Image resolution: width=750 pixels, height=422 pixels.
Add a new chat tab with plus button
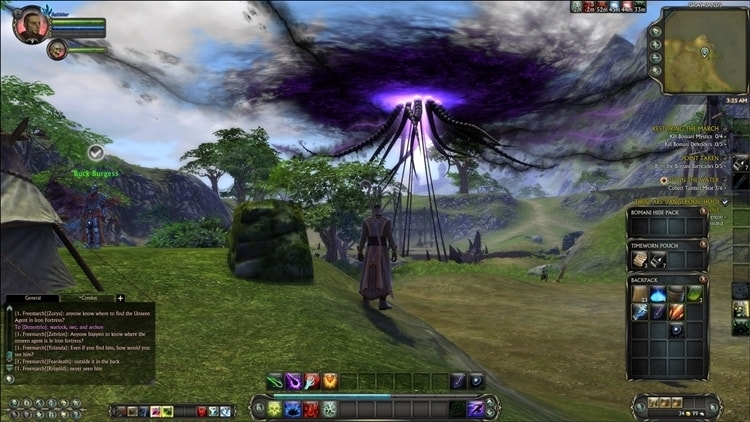pyautogui.click(x=121, y=298)
